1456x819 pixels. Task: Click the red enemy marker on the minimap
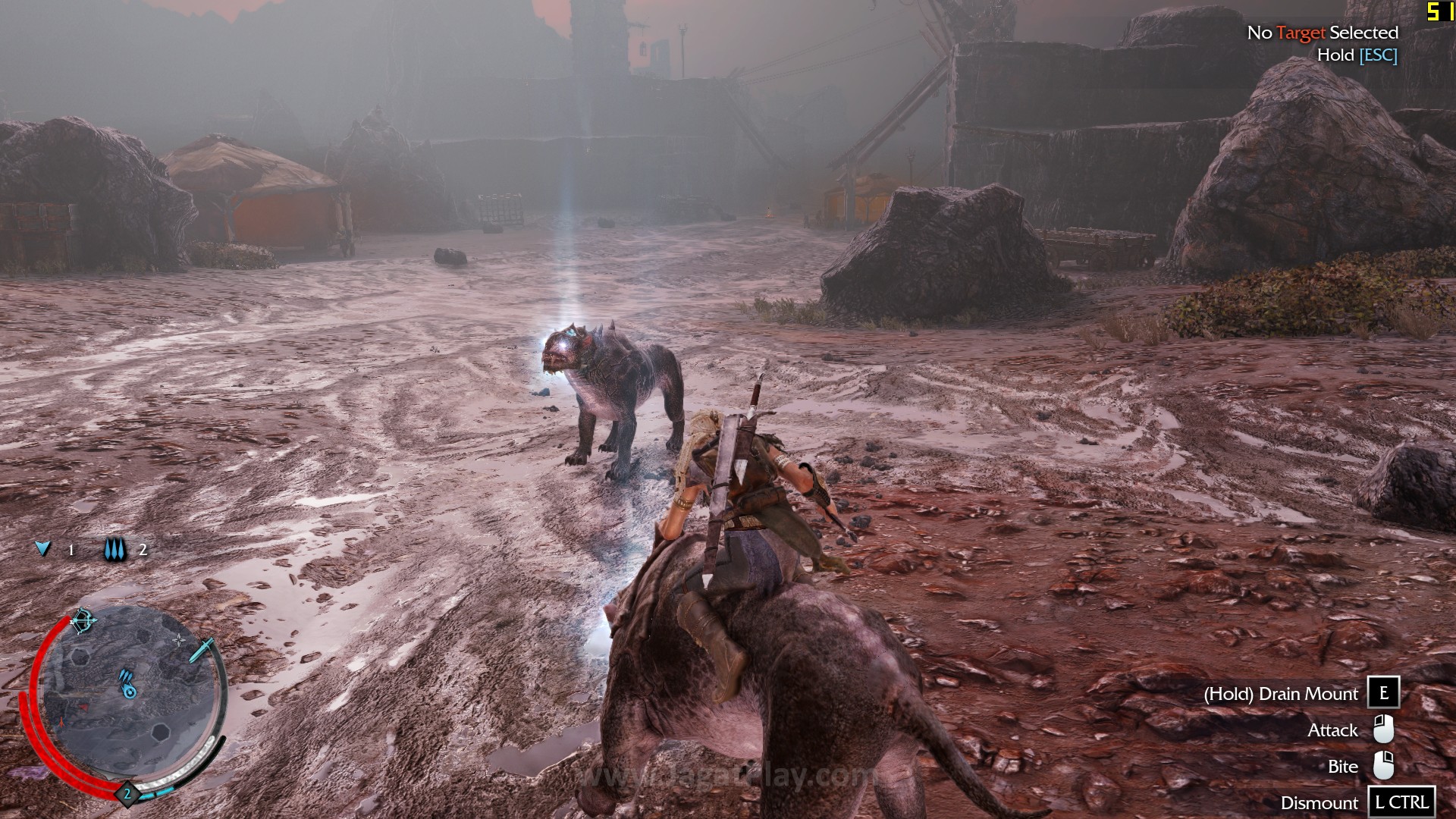click(82, 707)
